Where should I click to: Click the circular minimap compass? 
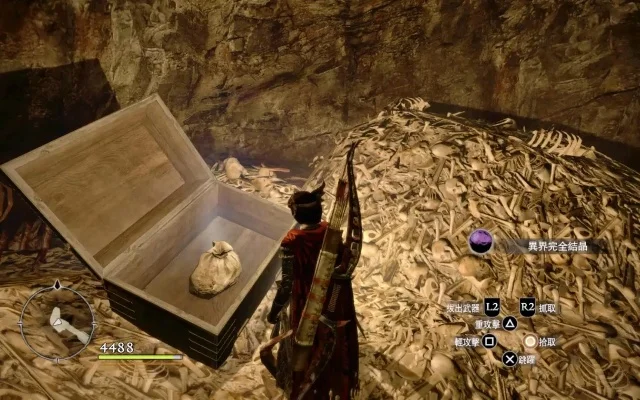(57, 322)
